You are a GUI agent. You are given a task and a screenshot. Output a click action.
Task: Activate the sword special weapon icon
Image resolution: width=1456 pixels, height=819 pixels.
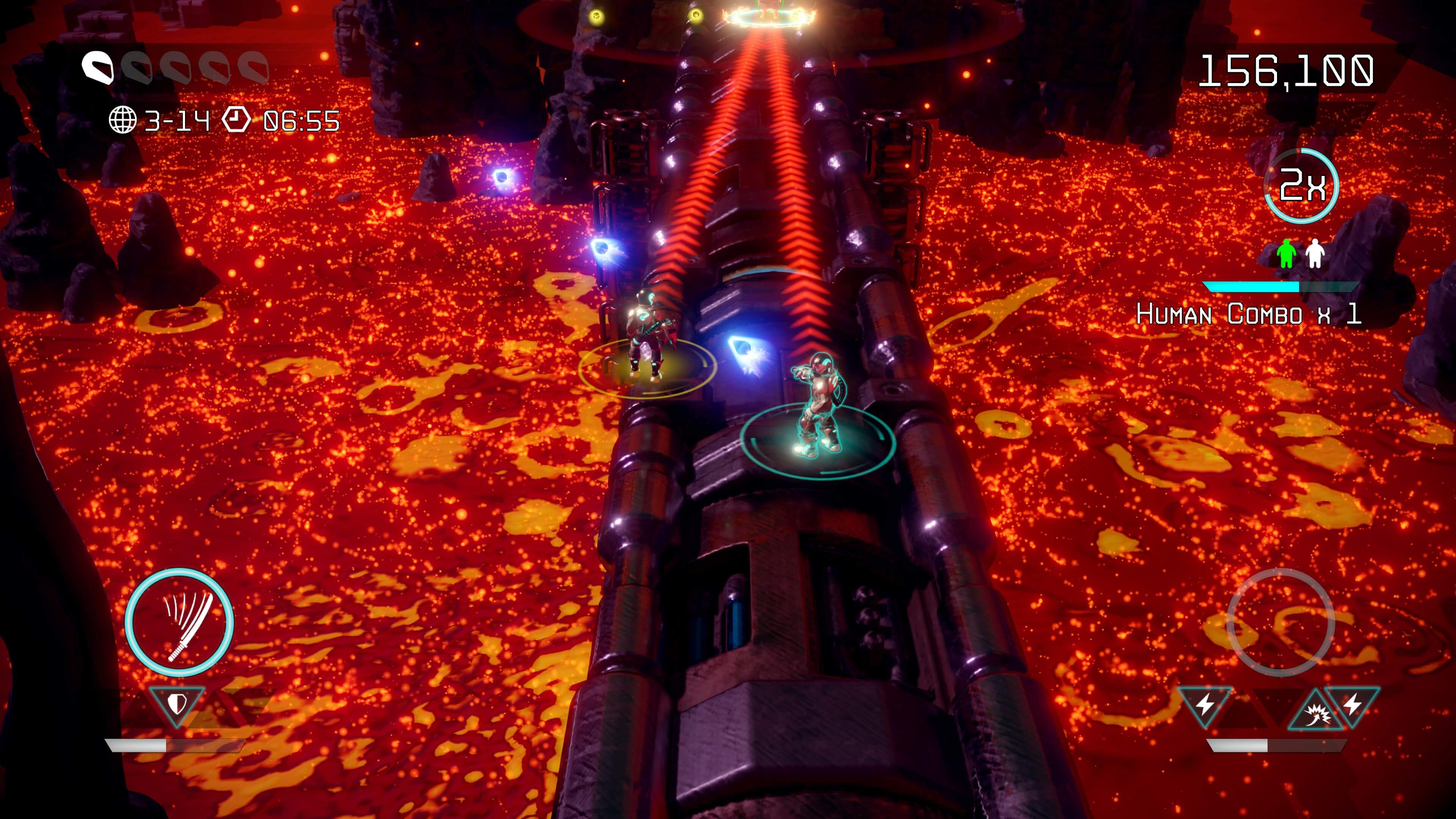(179, 622)
